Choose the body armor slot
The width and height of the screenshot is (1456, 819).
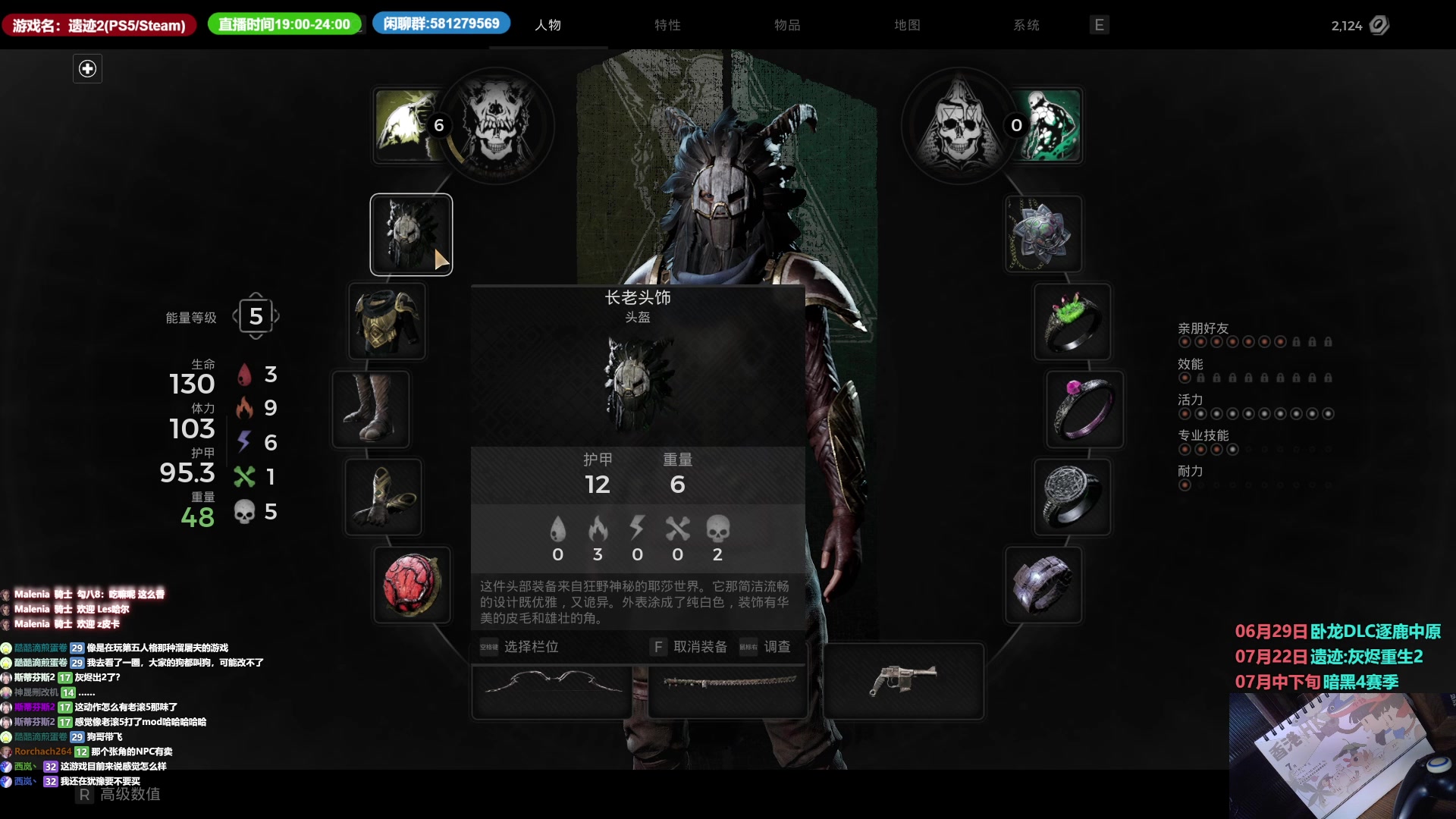[x=387, y=322]
